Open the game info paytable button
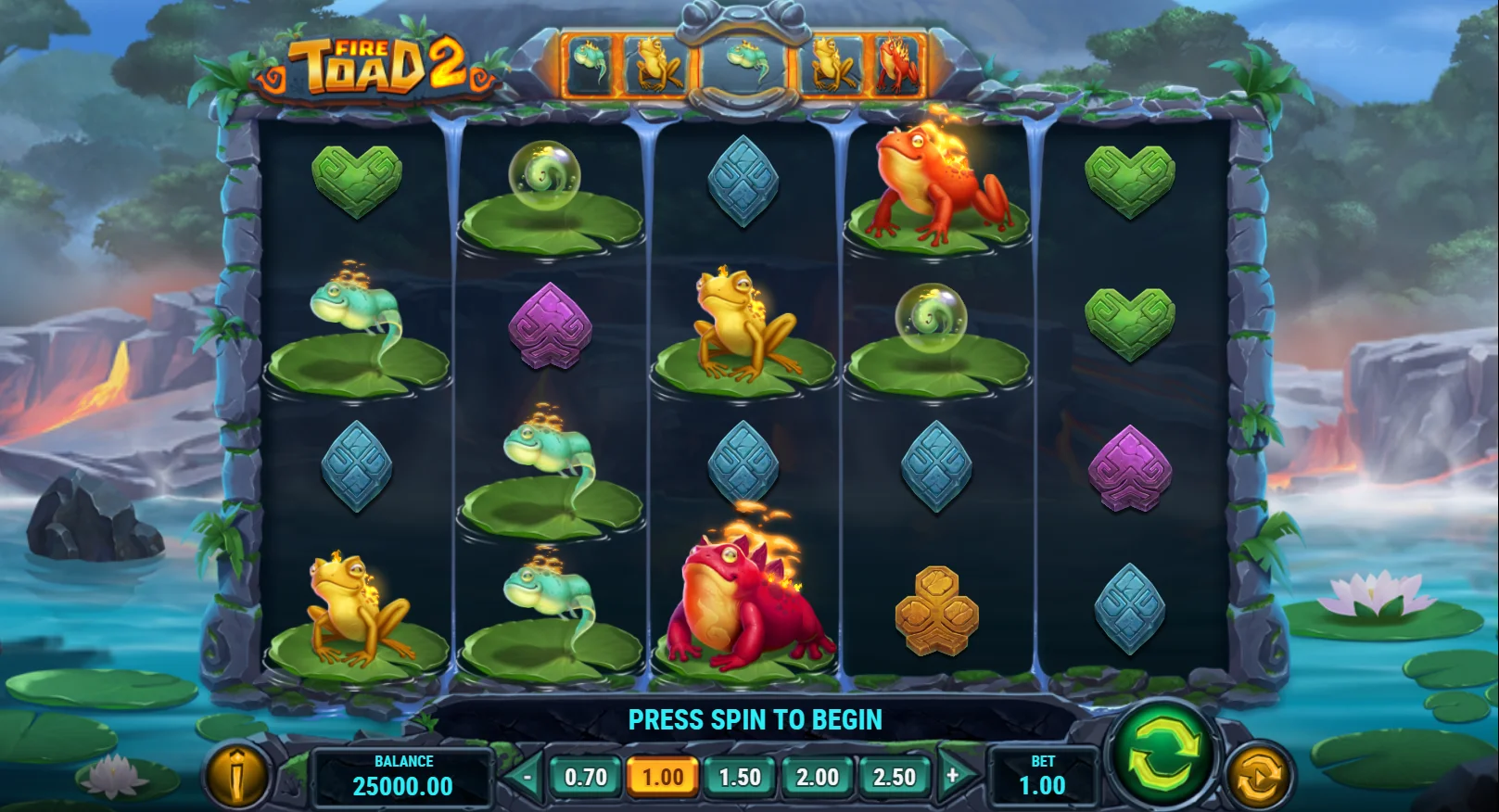The height and width of the screenshot is (812, 1499). (x=236, y=775)
